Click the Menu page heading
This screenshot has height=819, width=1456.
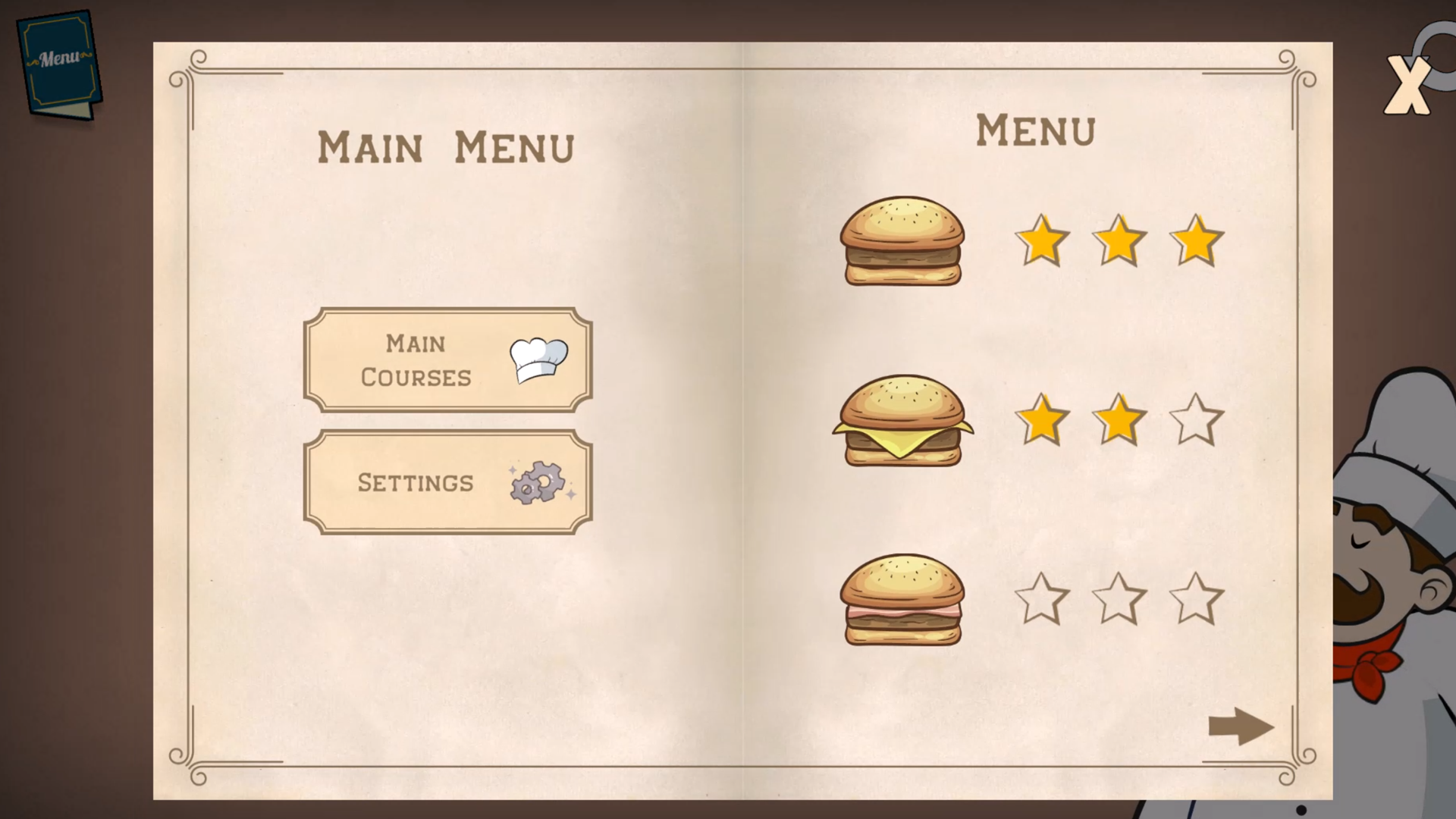[x=1036, y=130]
